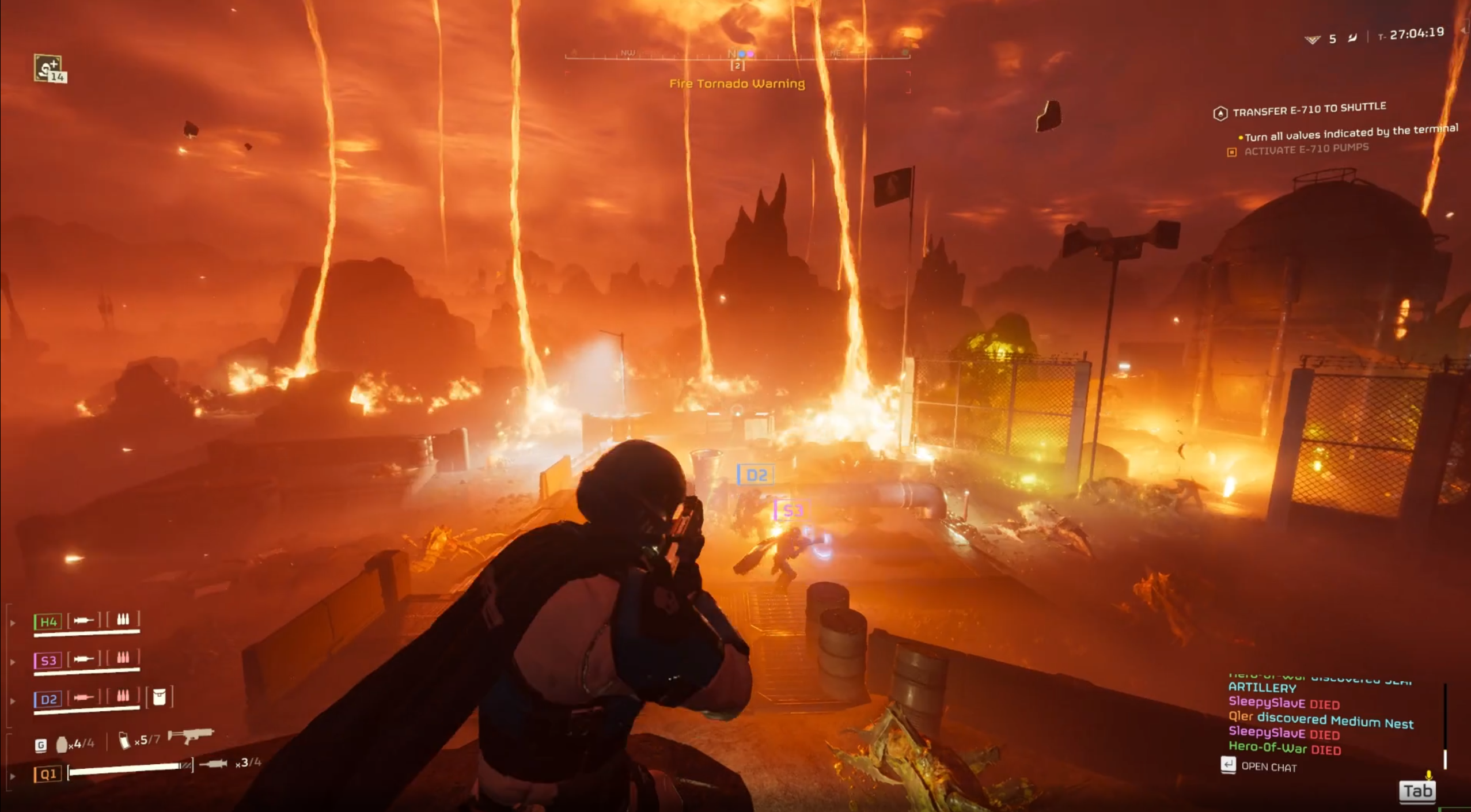Click the samples icon showing +14 top-left

pos(47,69)
